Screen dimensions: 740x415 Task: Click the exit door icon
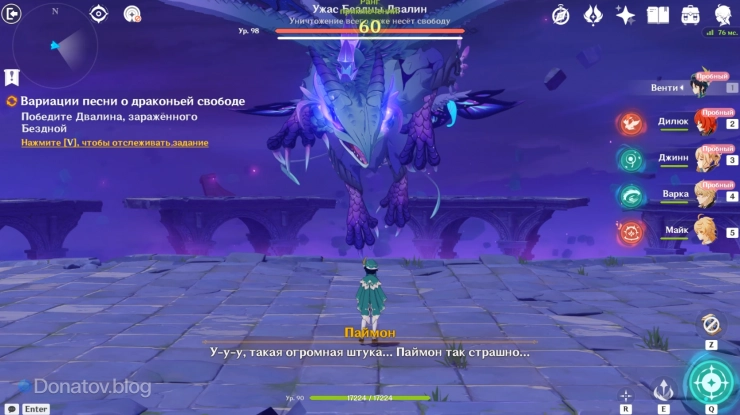12,13
